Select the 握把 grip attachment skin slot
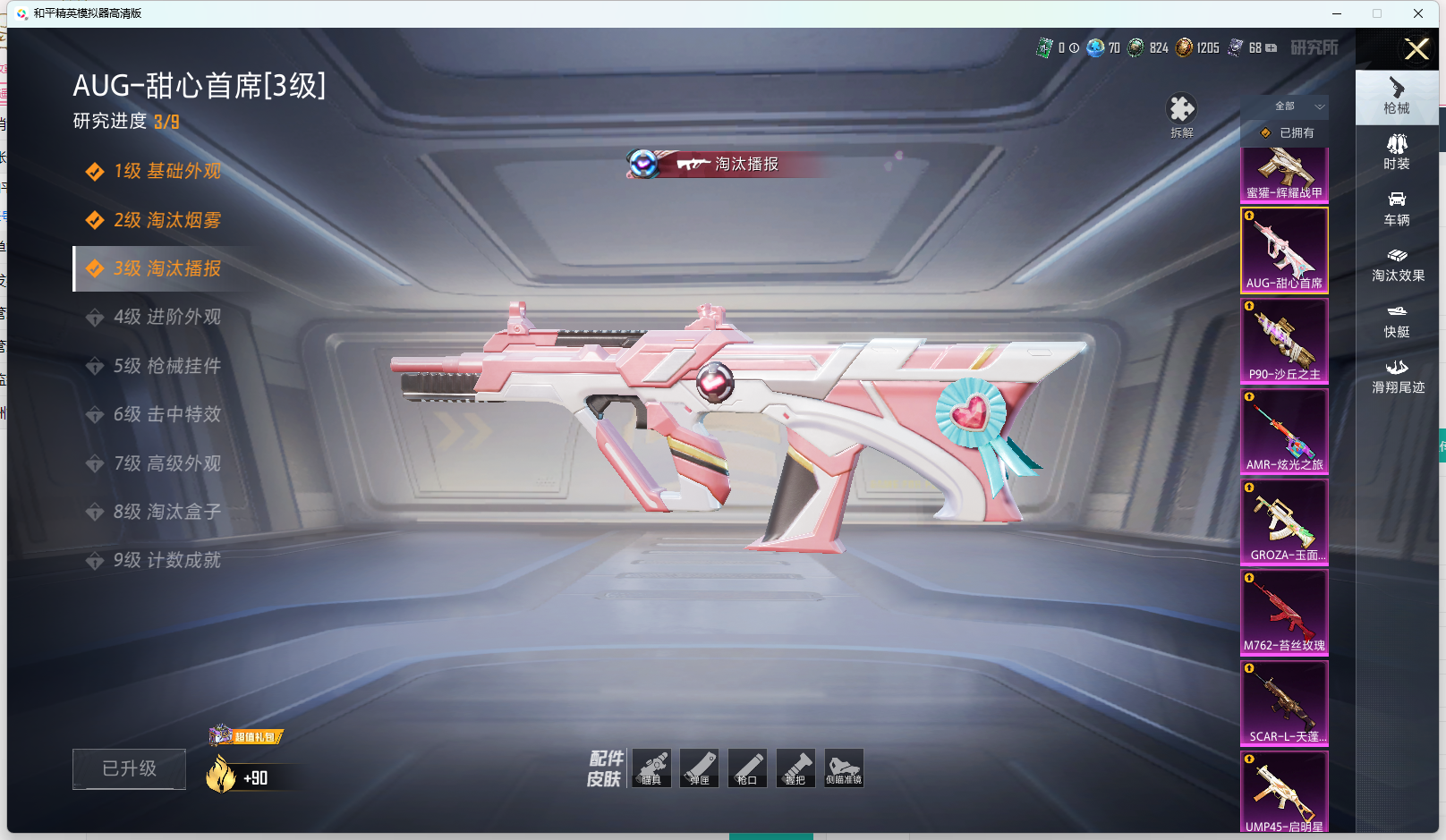The height and width of the screenshot is (840, 1446). pos(795,768)
